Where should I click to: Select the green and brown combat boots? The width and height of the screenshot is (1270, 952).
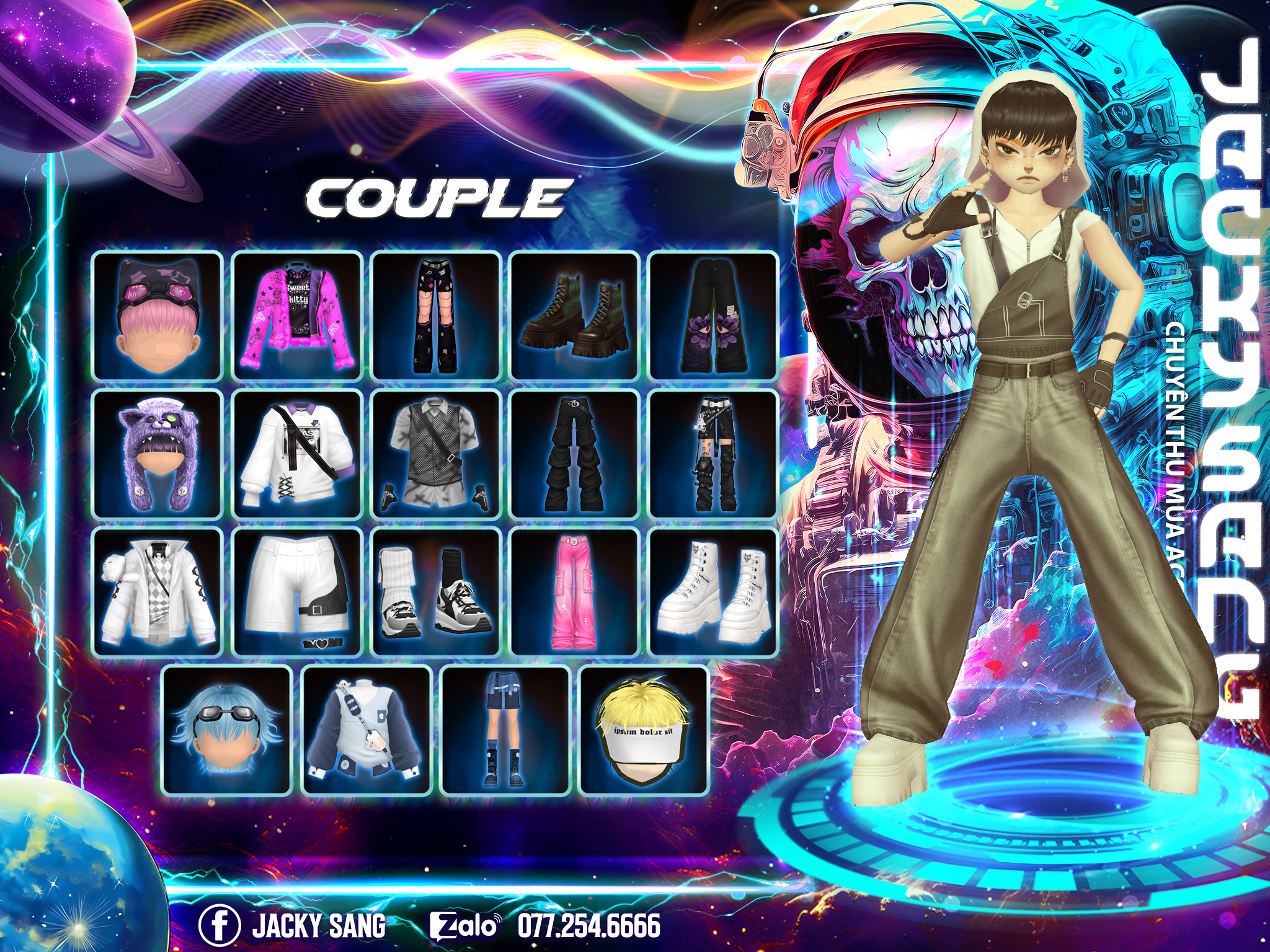point(575,316)
